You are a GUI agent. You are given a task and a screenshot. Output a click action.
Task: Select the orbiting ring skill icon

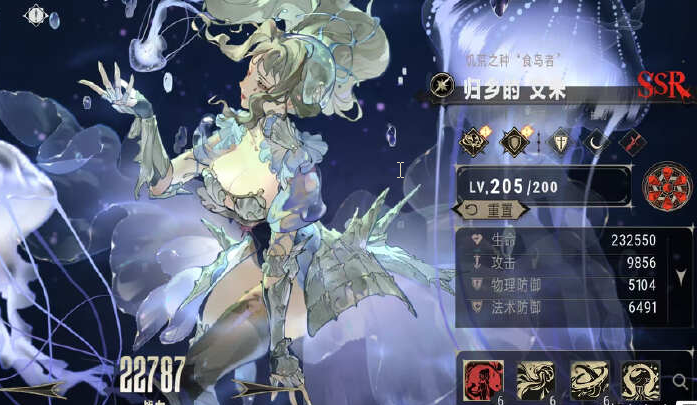click(588, 380)
